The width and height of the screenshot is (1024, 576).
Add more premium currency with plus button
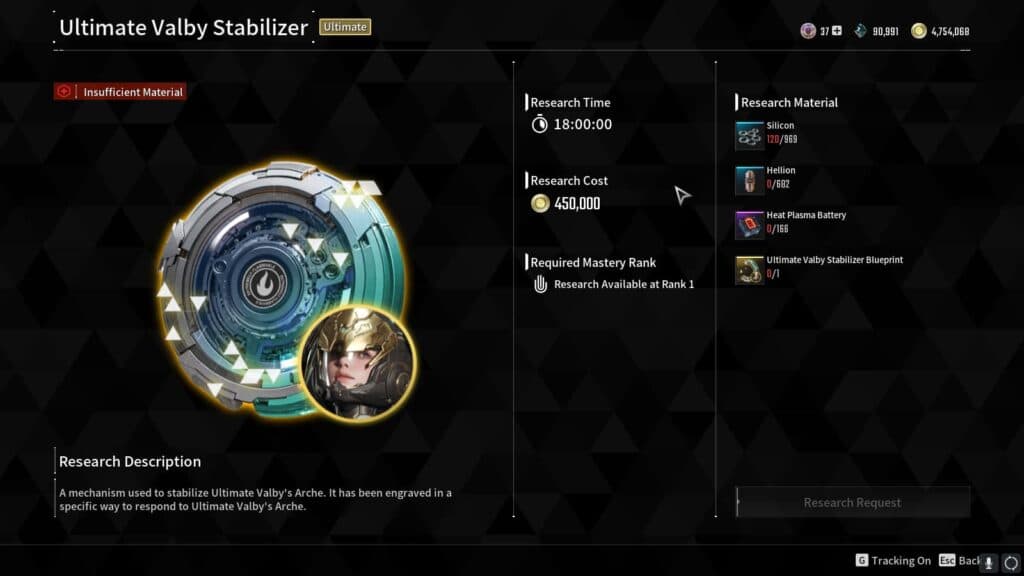point(837,31)
